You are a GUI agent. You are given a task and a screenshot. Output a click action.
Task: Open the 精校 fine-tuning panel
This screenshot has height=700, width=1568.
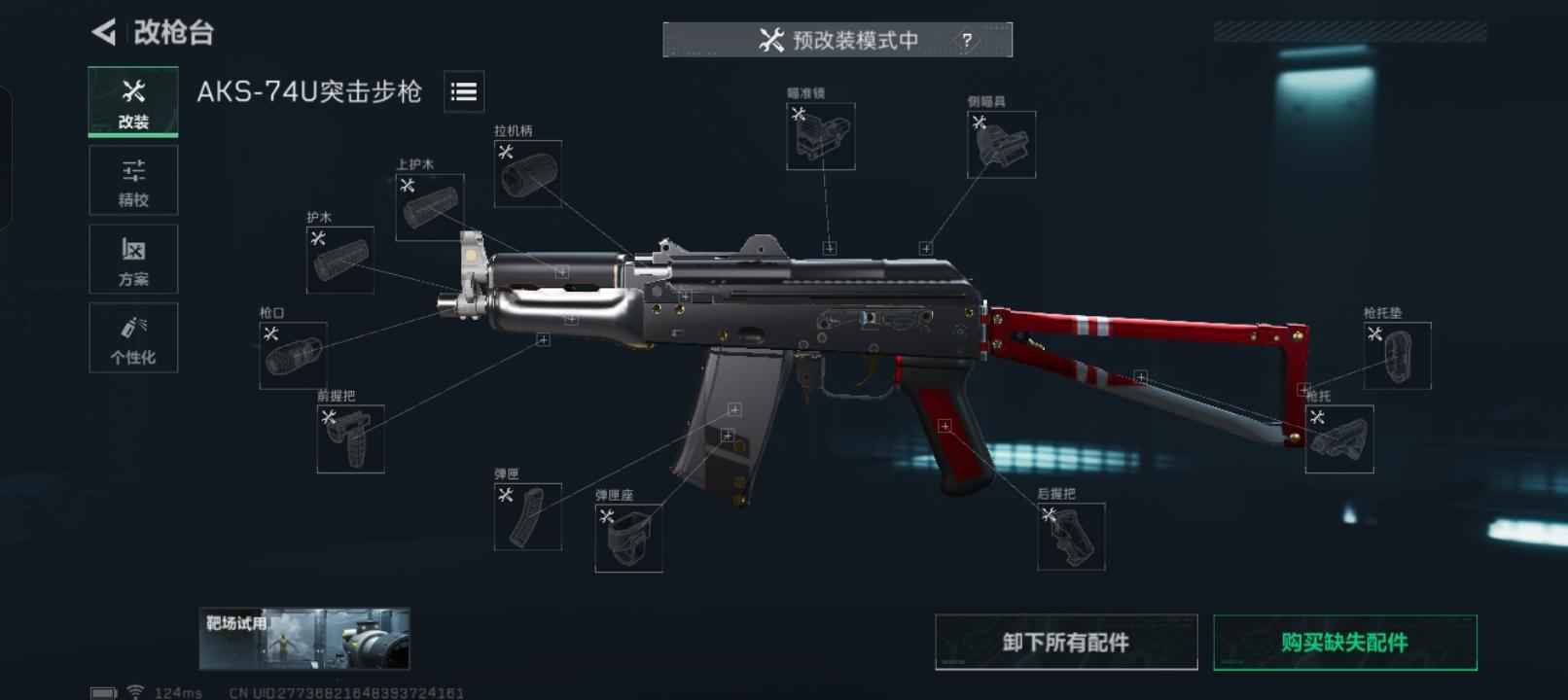coord(132,181)
